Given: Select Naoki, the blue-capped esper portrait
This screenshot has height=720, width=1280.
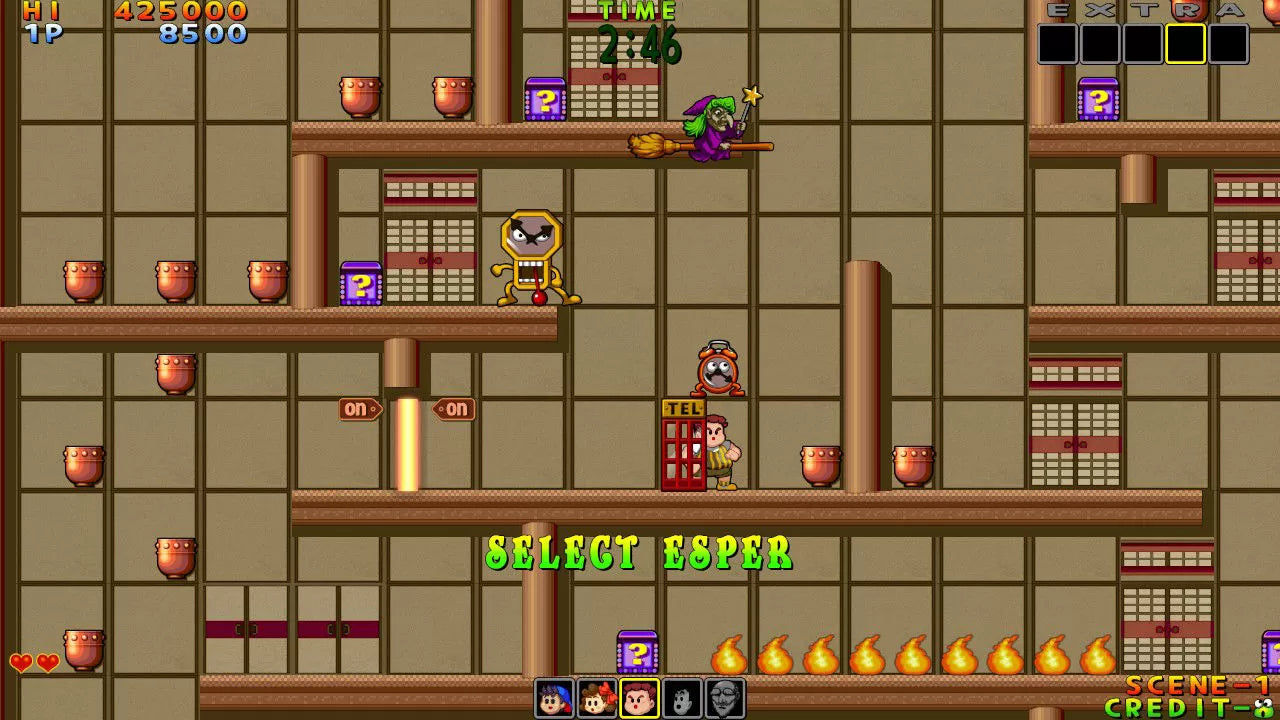Looking at the screenshot, I should coord(555,698).
